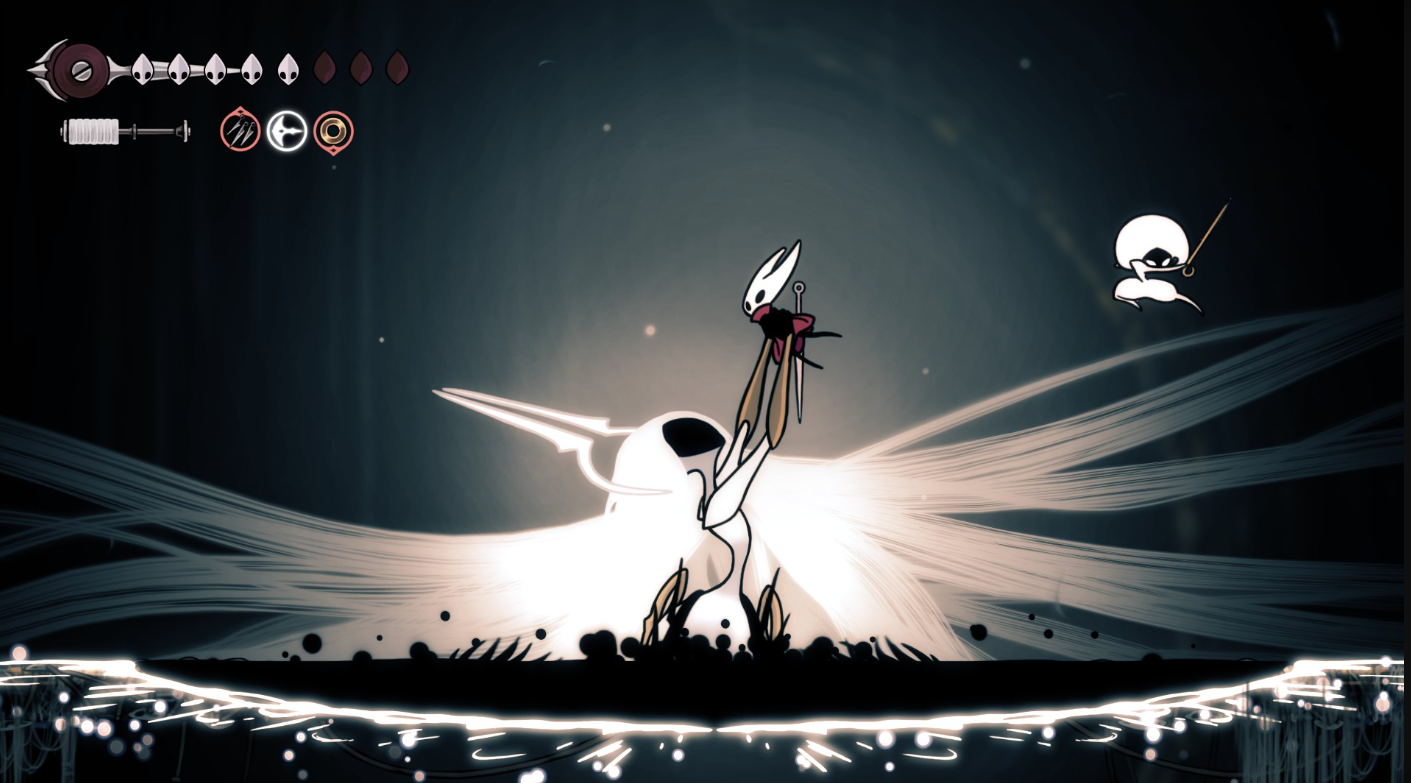Select the triple throwing pins tool
This screenshot has height=783, width=1411.
point(240,131)
